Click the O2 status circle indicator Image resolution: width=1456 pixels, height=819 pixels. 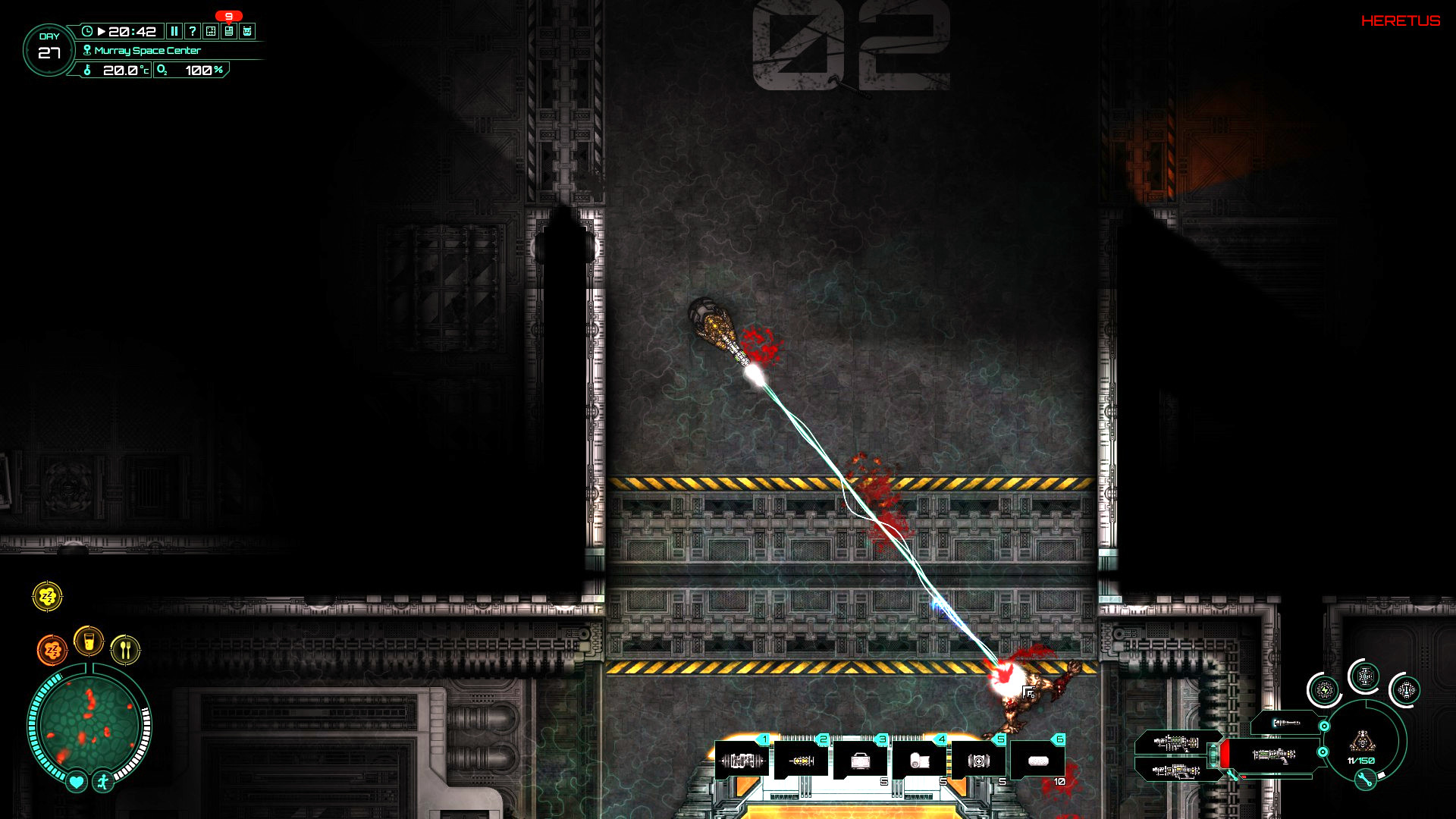pos(1365,677)
